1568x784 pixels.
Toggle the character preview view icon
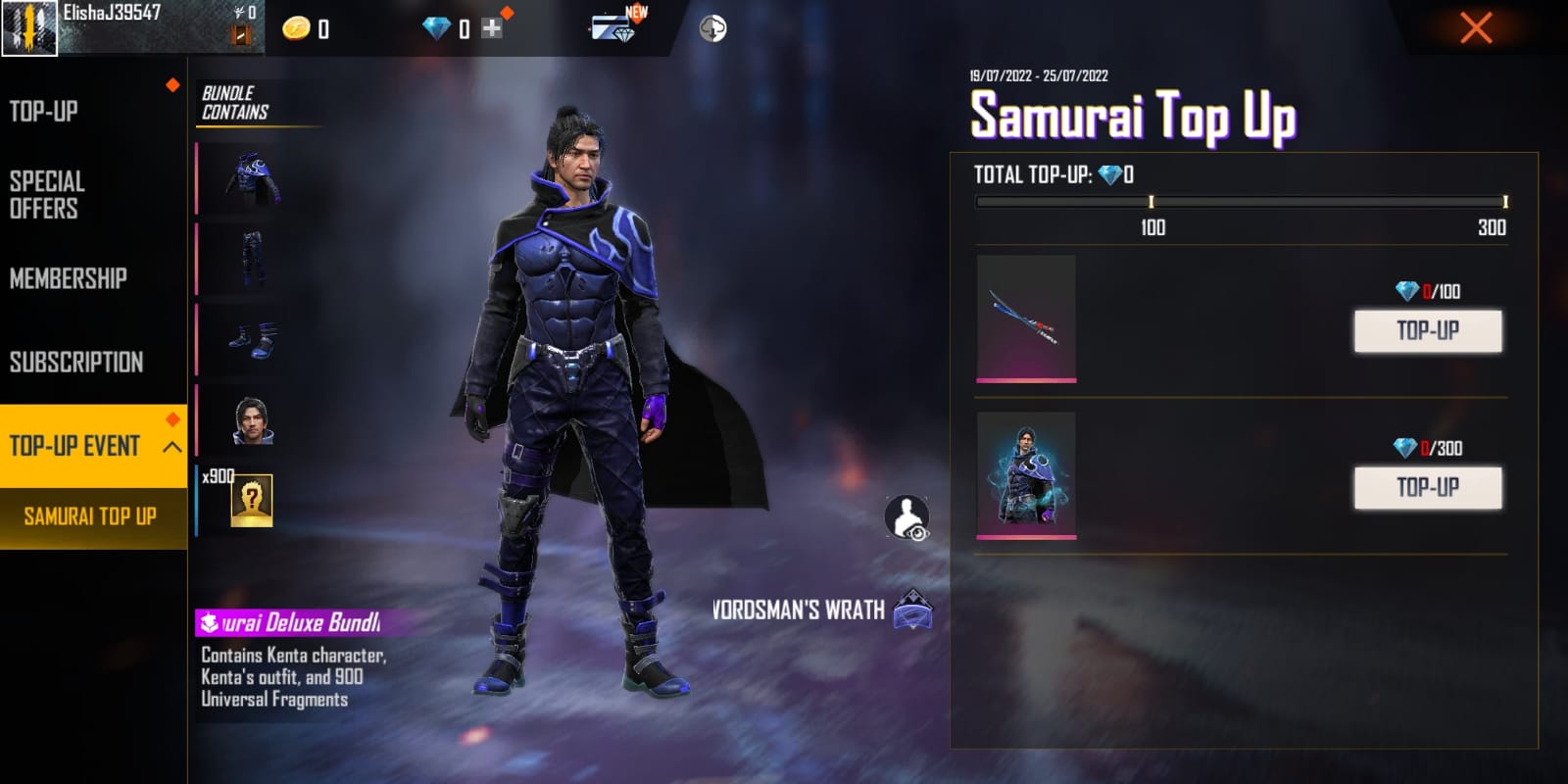tap(906, 517)
